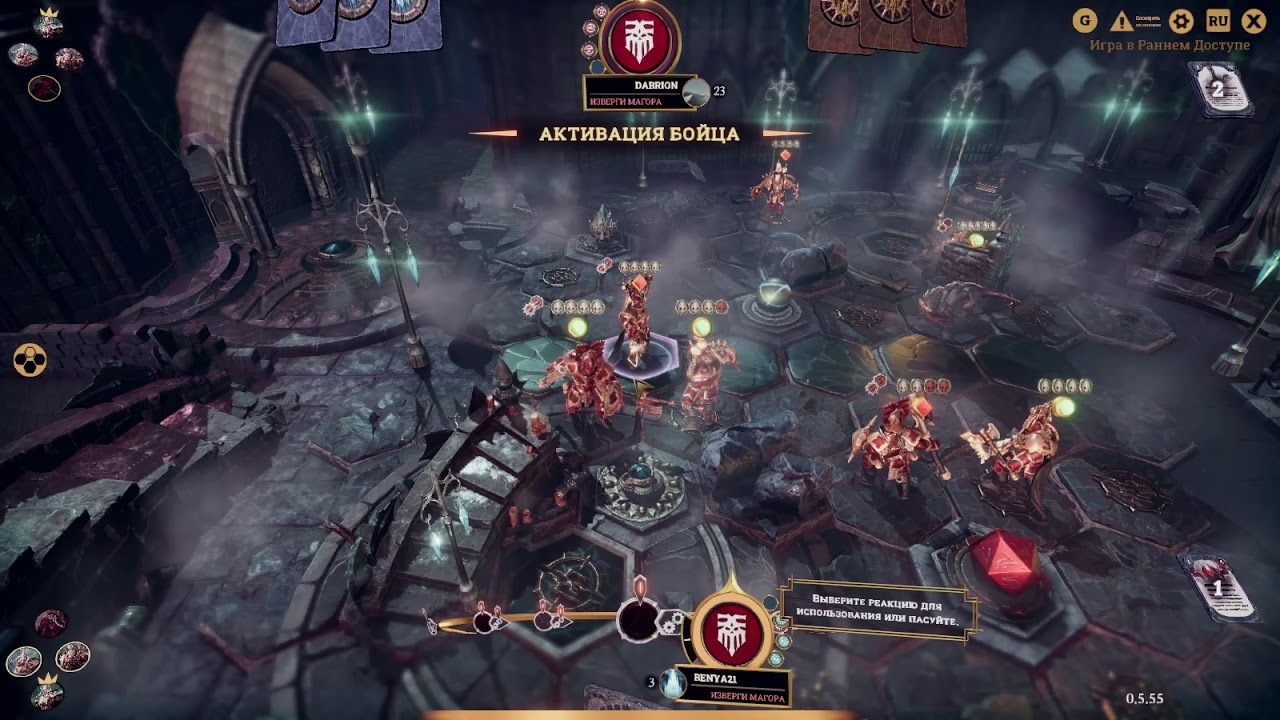Viewport: 1280px width, 720px height.
Task: Select Benya21's red warband emblem
Action: click(x=732, y=628)
